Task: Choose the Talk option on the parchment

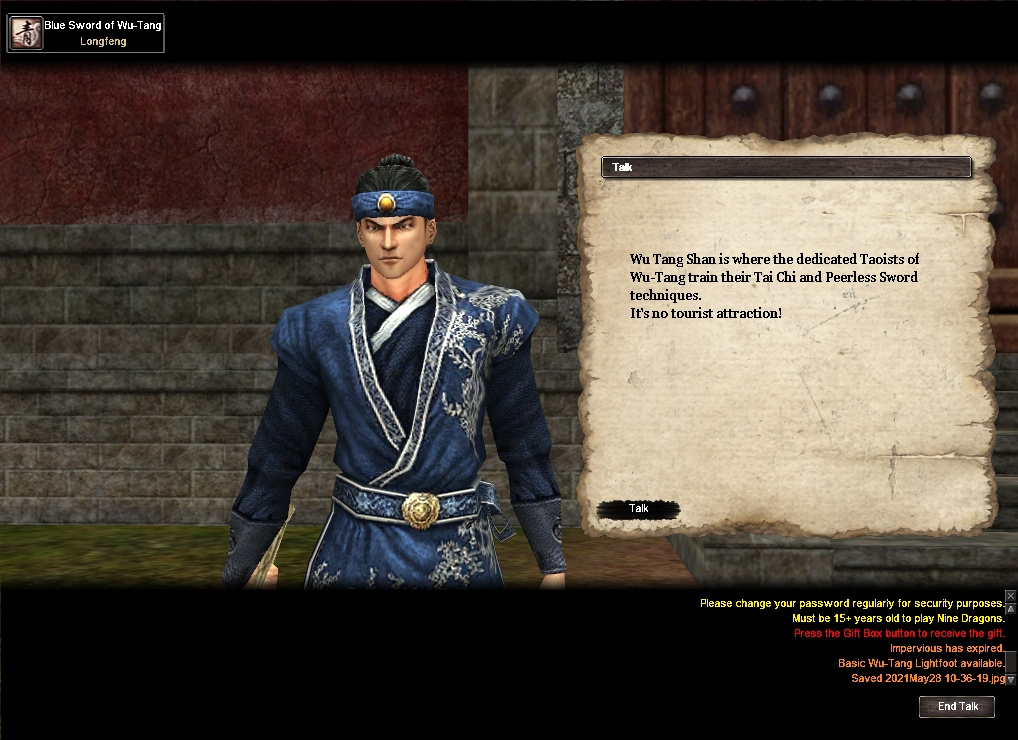Action: click(638, 509)
